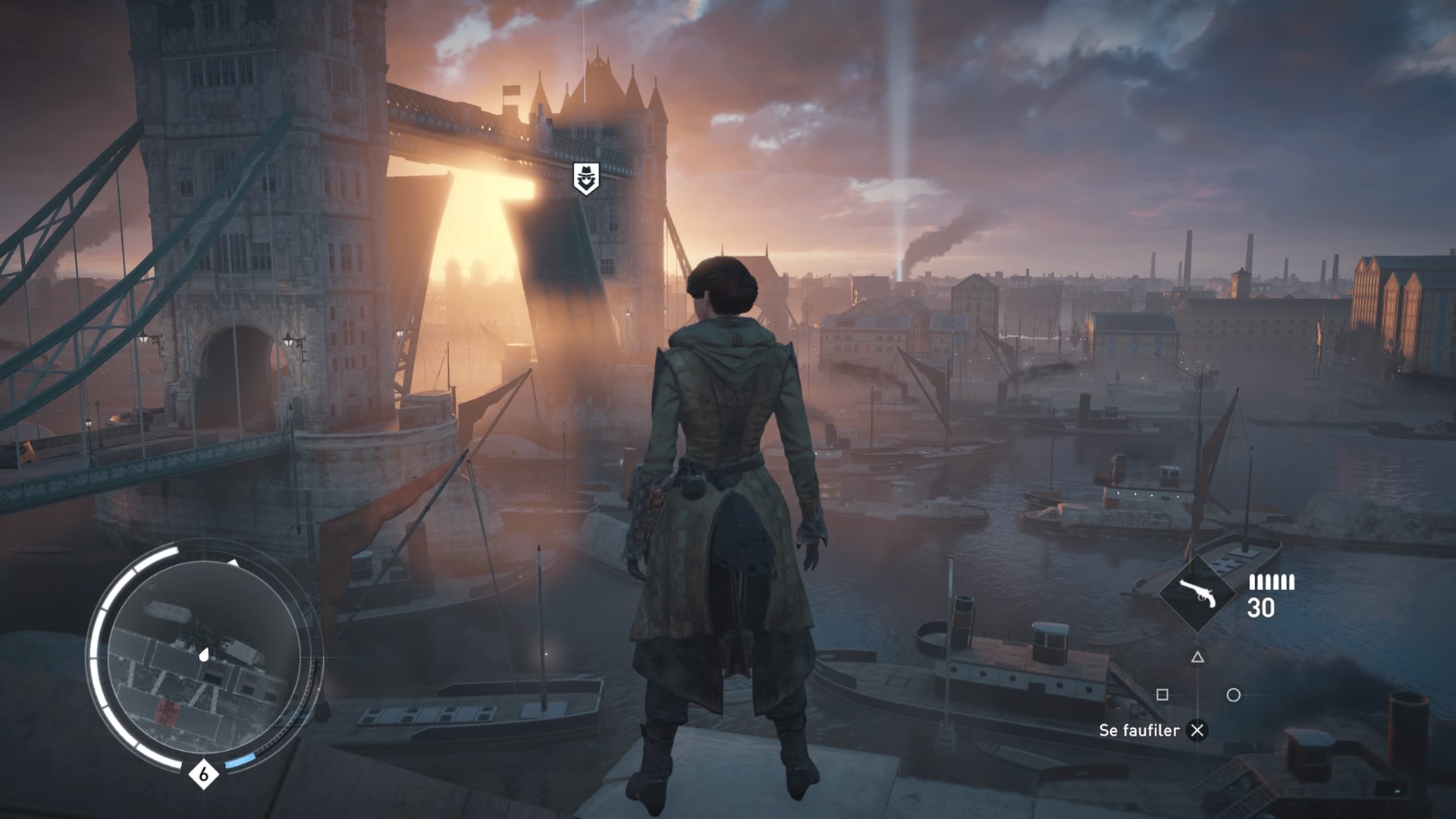Click the diamond weapon slot frame
Screen dimensions: 1456x819
[1200, 593]
